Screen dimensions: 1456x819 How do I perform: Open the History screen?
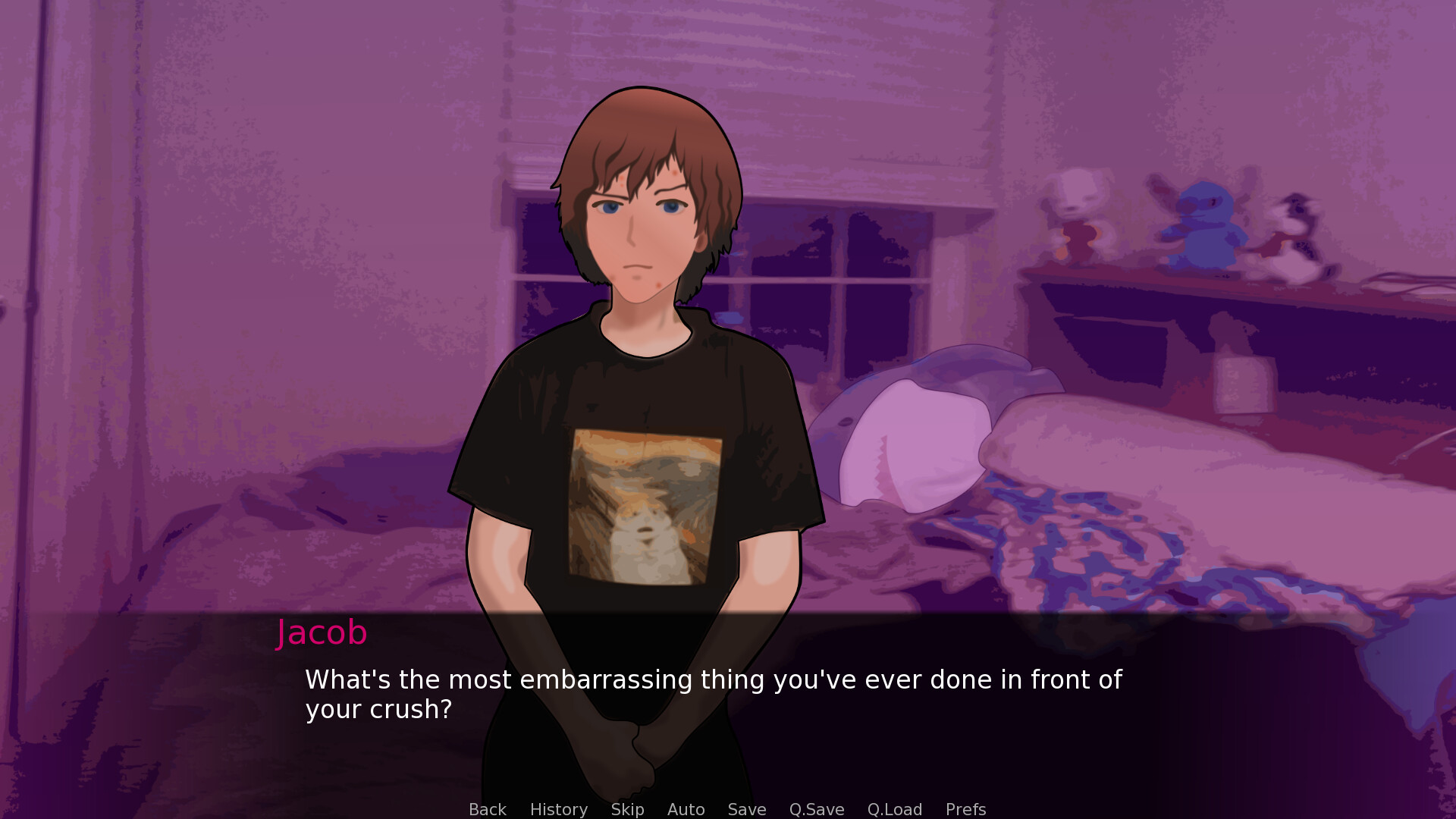coord(558,809)
